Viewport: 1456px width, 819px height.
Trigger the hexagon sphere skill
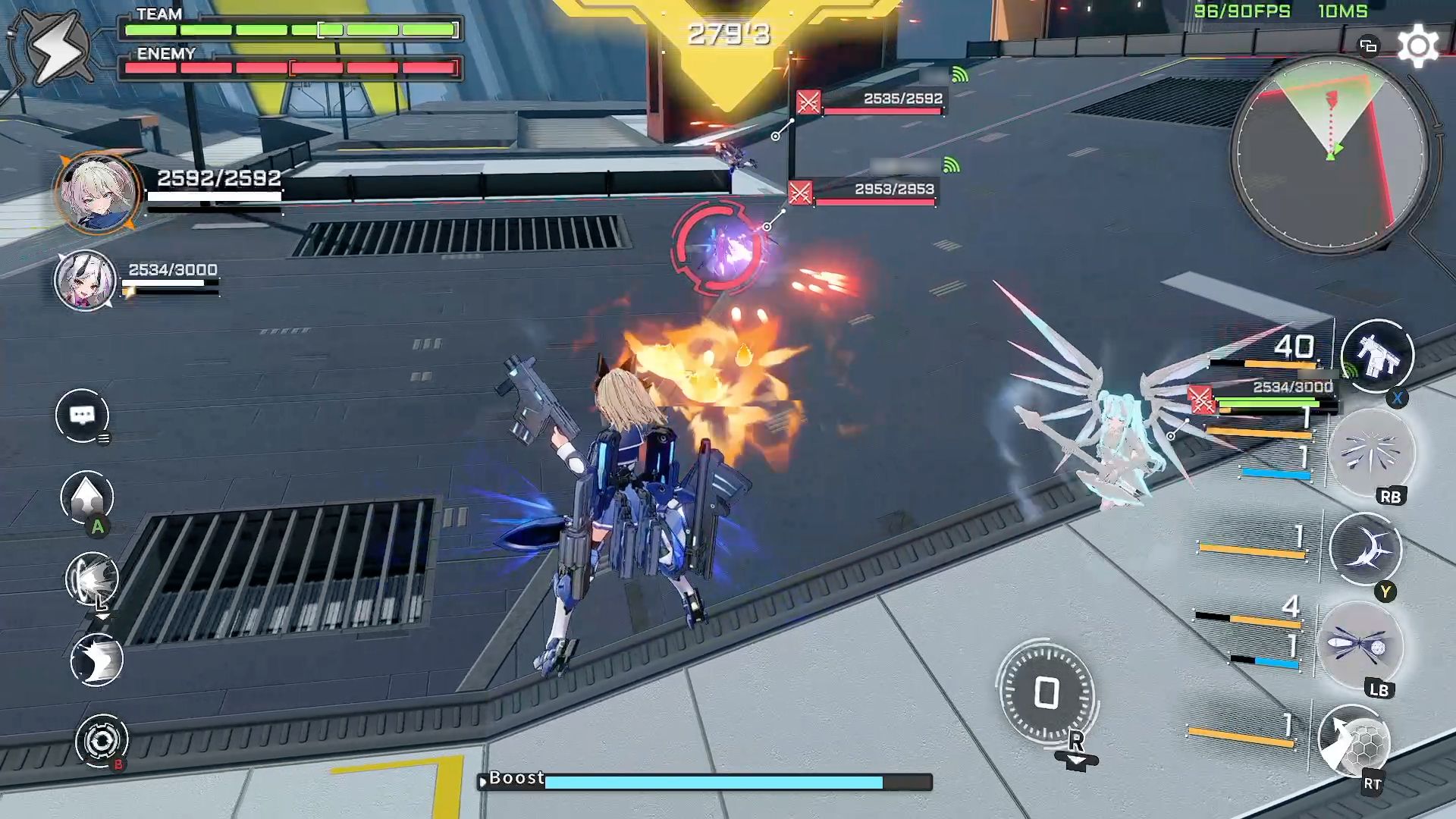1354,742
